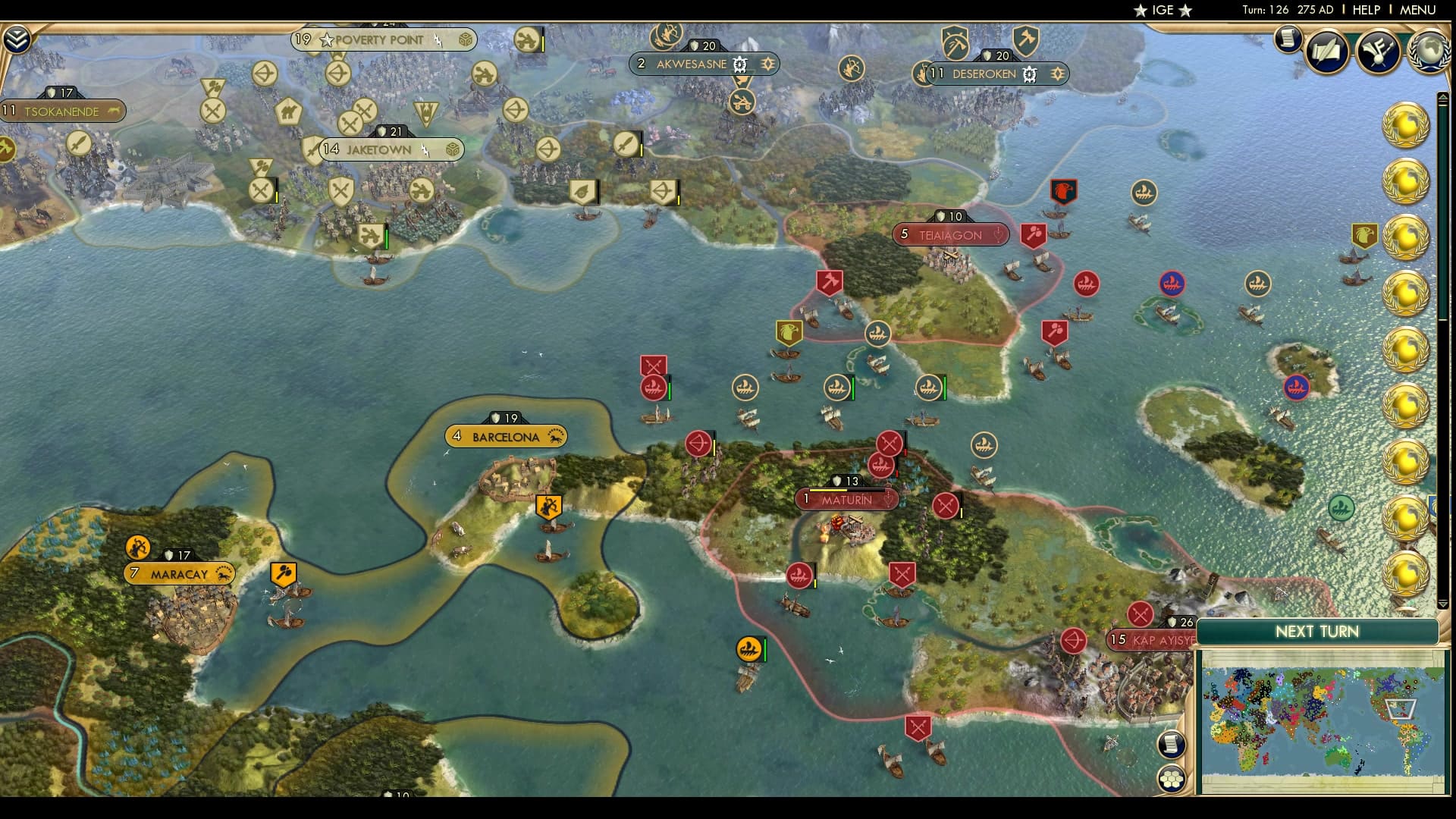Image resolution: width=1456 pixels, height=819 pixels.
Task: Open the Diplomacy globe icon at top right
Action: pyautogui.click(x=1429, y=52)
